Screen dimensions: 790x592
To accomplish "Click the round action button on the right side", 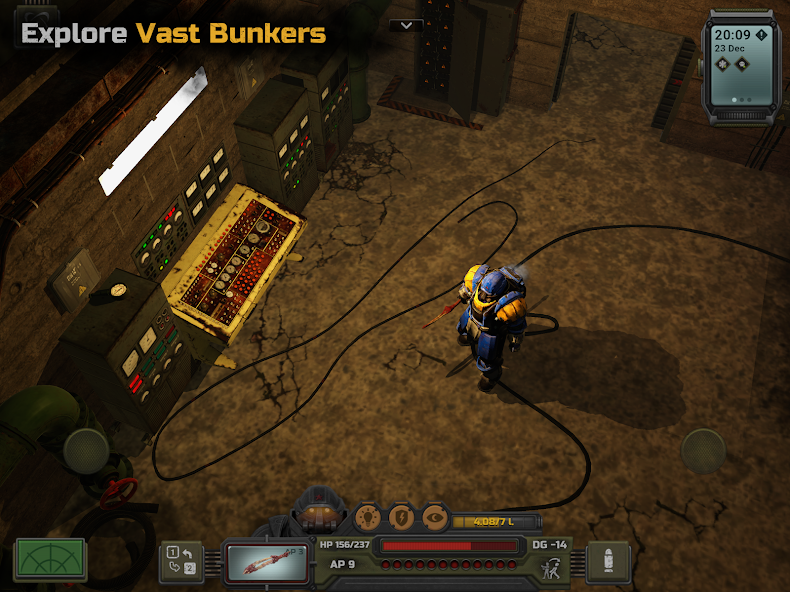I will tap(704, 450).
